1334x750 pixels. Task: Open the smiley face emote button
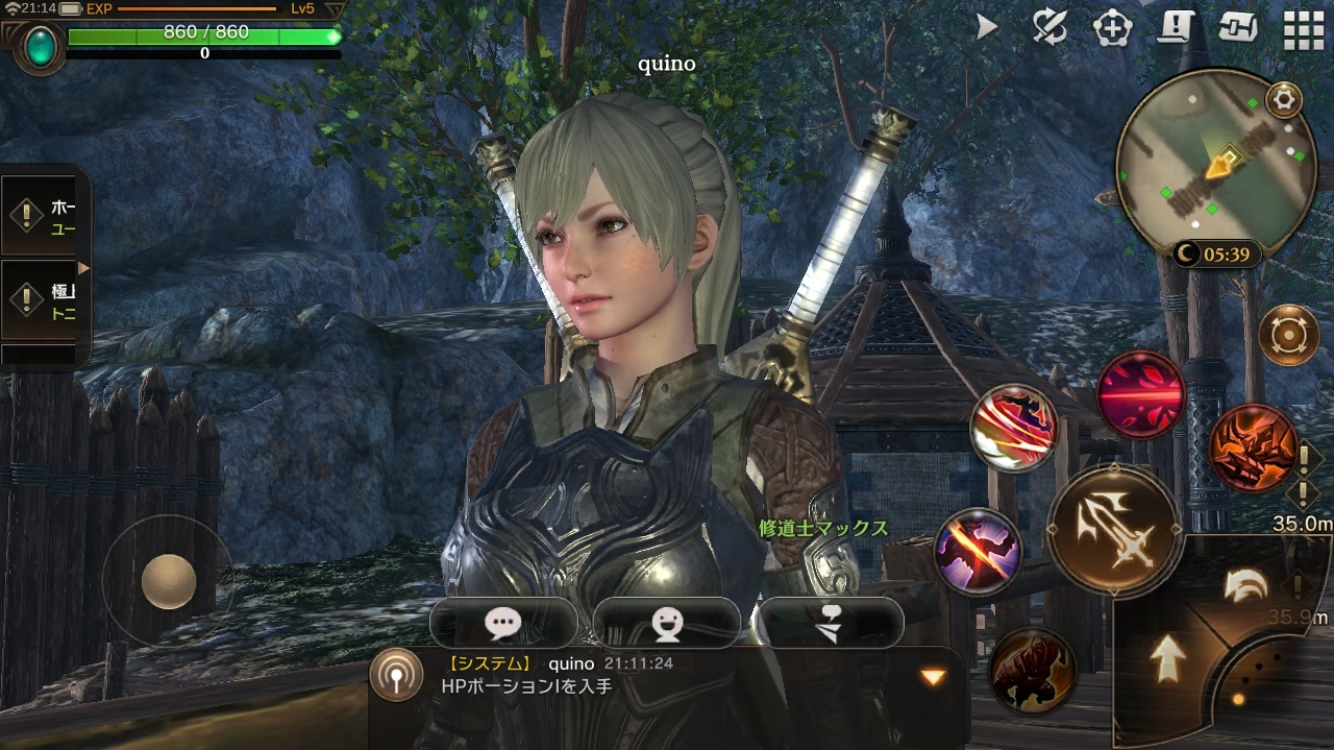pos(666,624)
